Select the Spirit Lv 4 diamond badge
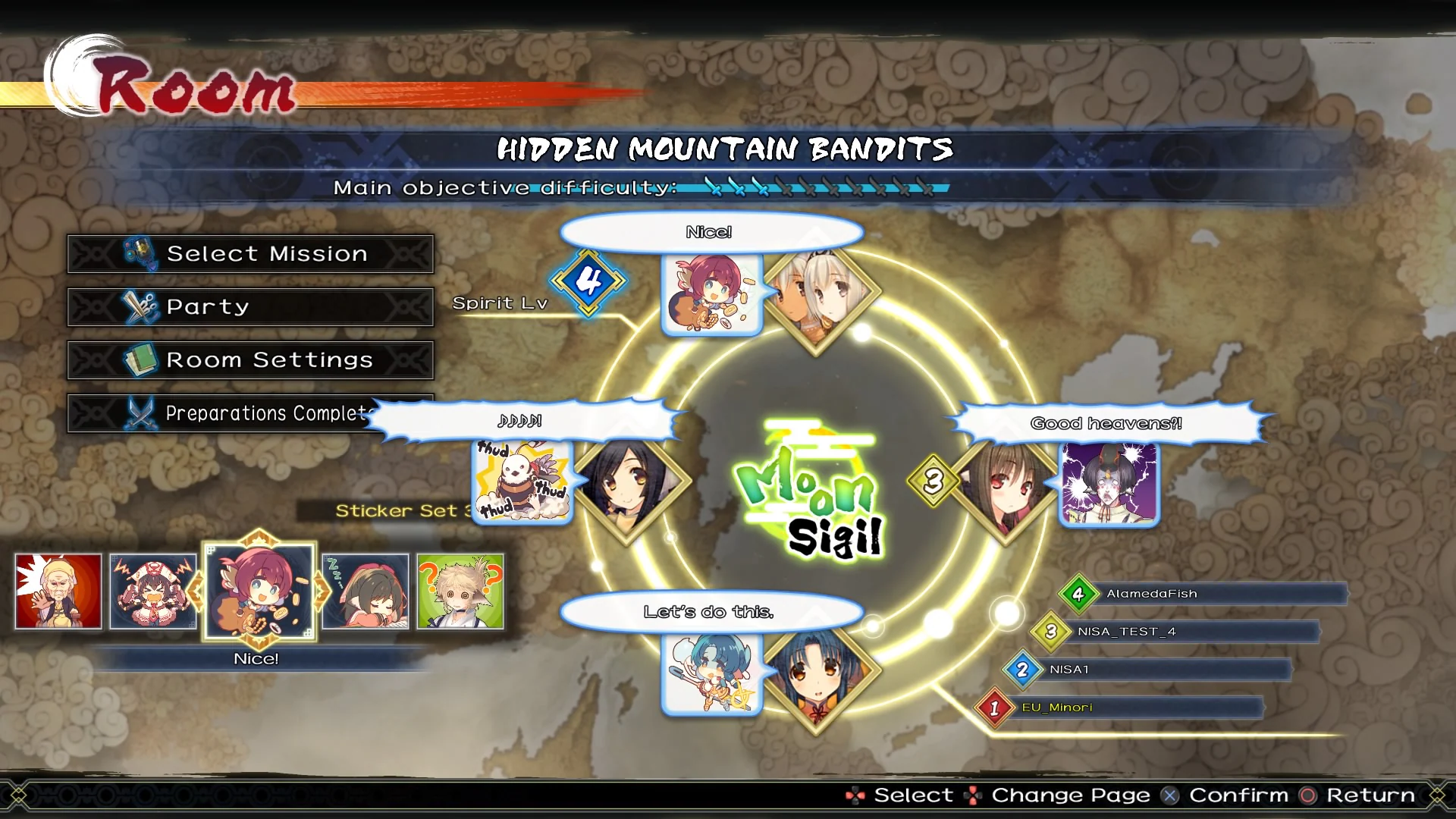1456x819 pixels. pyautogui.click(x=589, y=281)
